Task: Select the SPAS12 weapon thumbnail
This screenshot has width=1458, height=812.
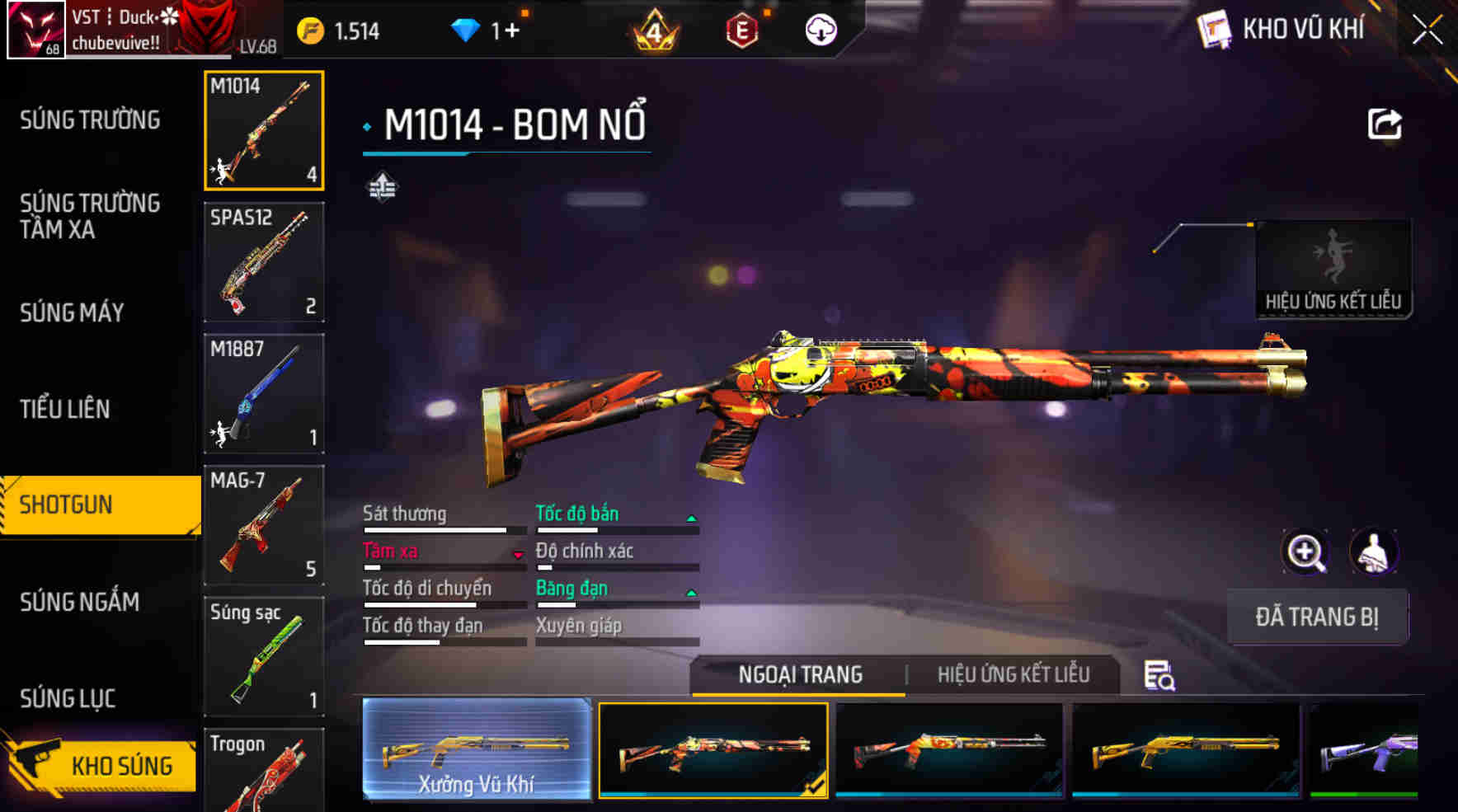Action: coord(262,262)
